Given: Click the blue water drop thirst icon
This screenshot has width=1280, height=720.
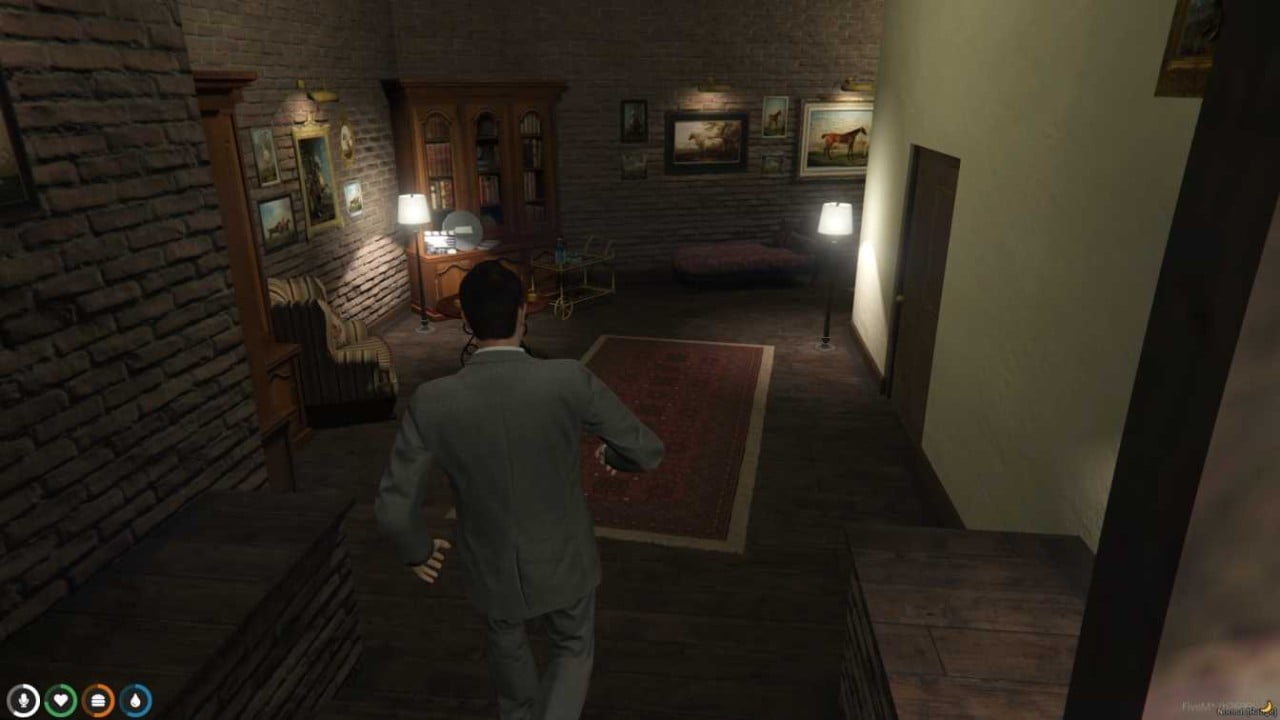Looking at the screenshot, I should tap(137, 702).
